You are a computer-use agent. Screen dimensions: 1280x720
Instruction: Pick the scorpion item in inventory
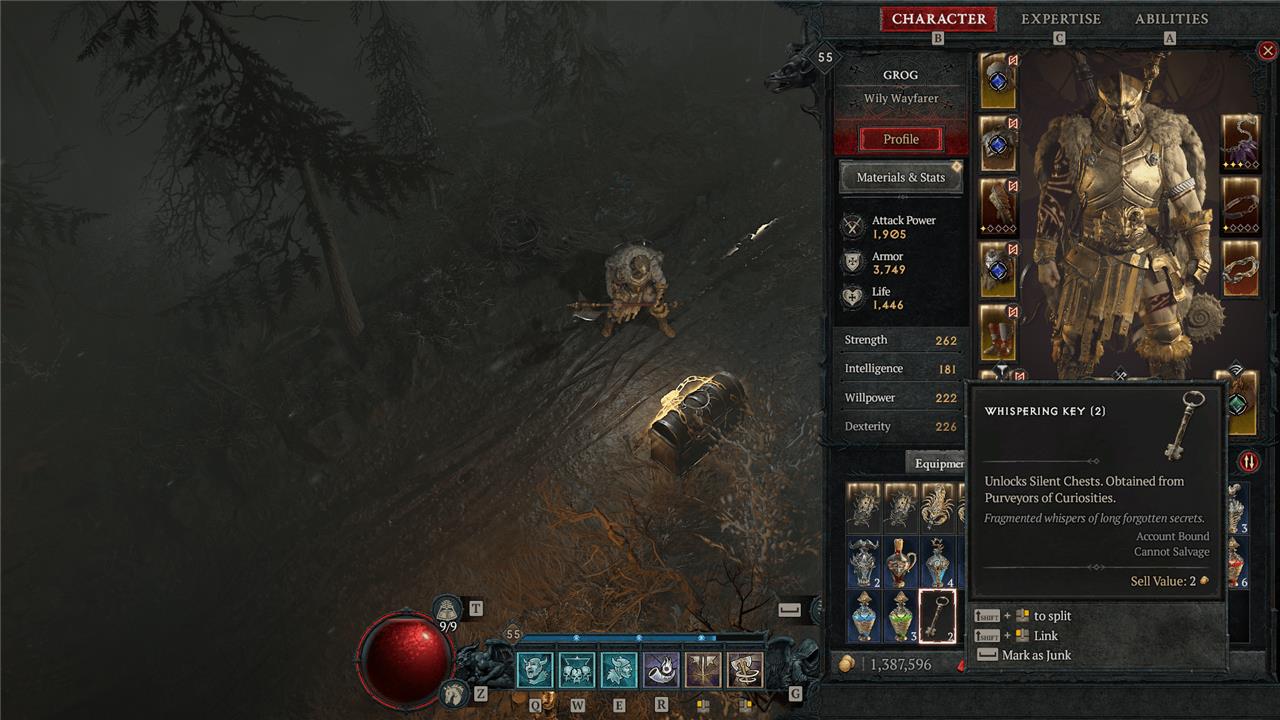pos(937,508)
